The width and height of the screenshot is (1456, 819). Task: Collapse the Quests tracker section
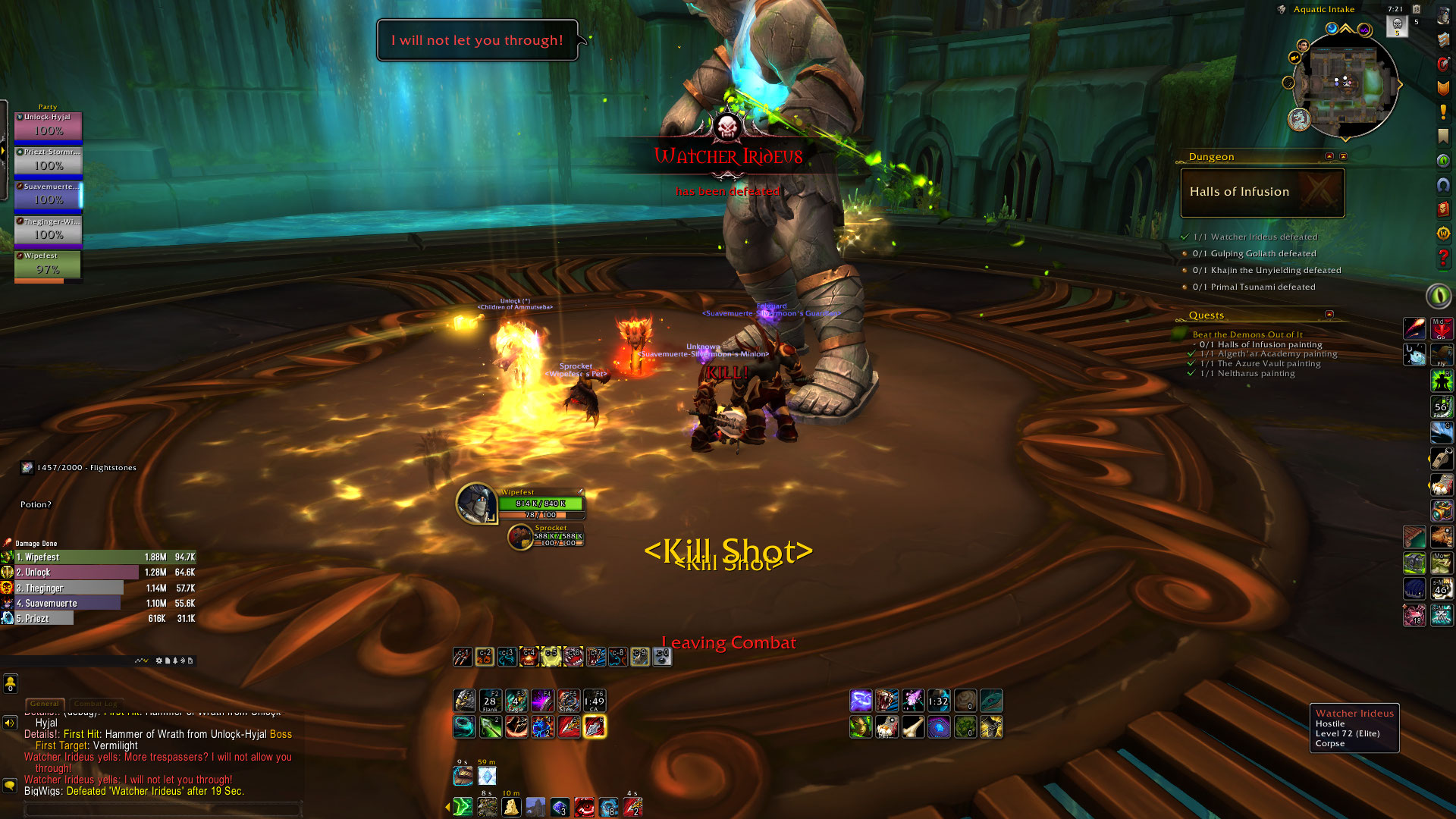[x=1329, y=314]
